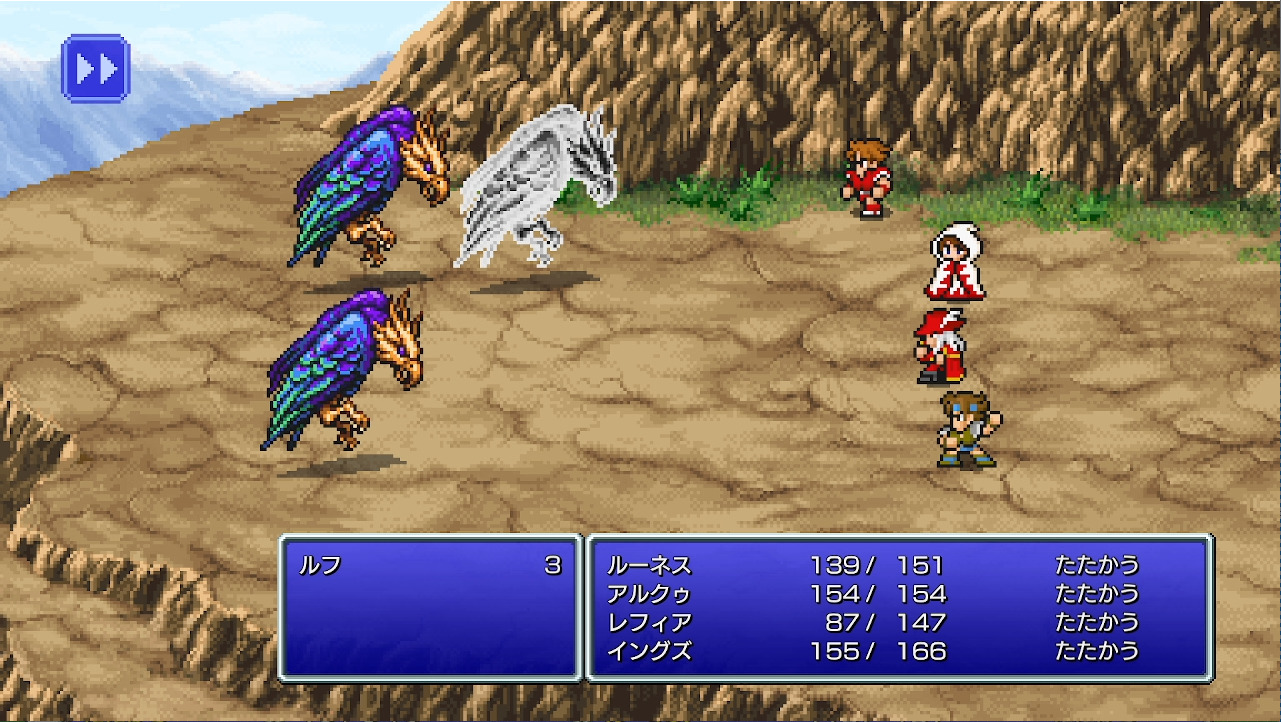Choose たたかう command for イングズ
Viewport: 1281px width, 722px height.
point(1097,649)
